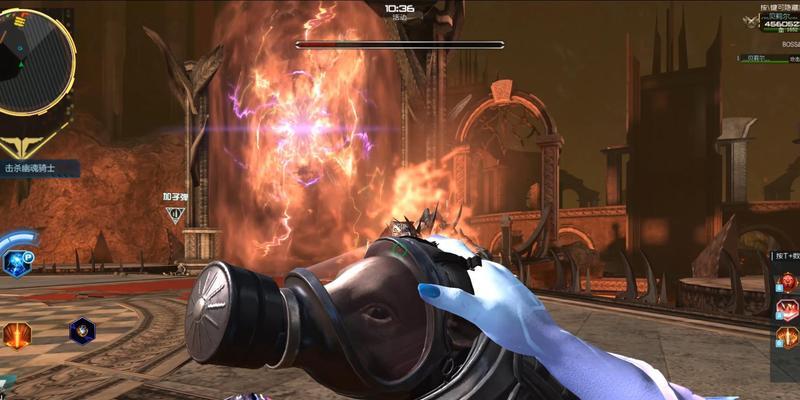Click the circular minimap radar
This screenshot has width=800, height=400.
[32, 57]
